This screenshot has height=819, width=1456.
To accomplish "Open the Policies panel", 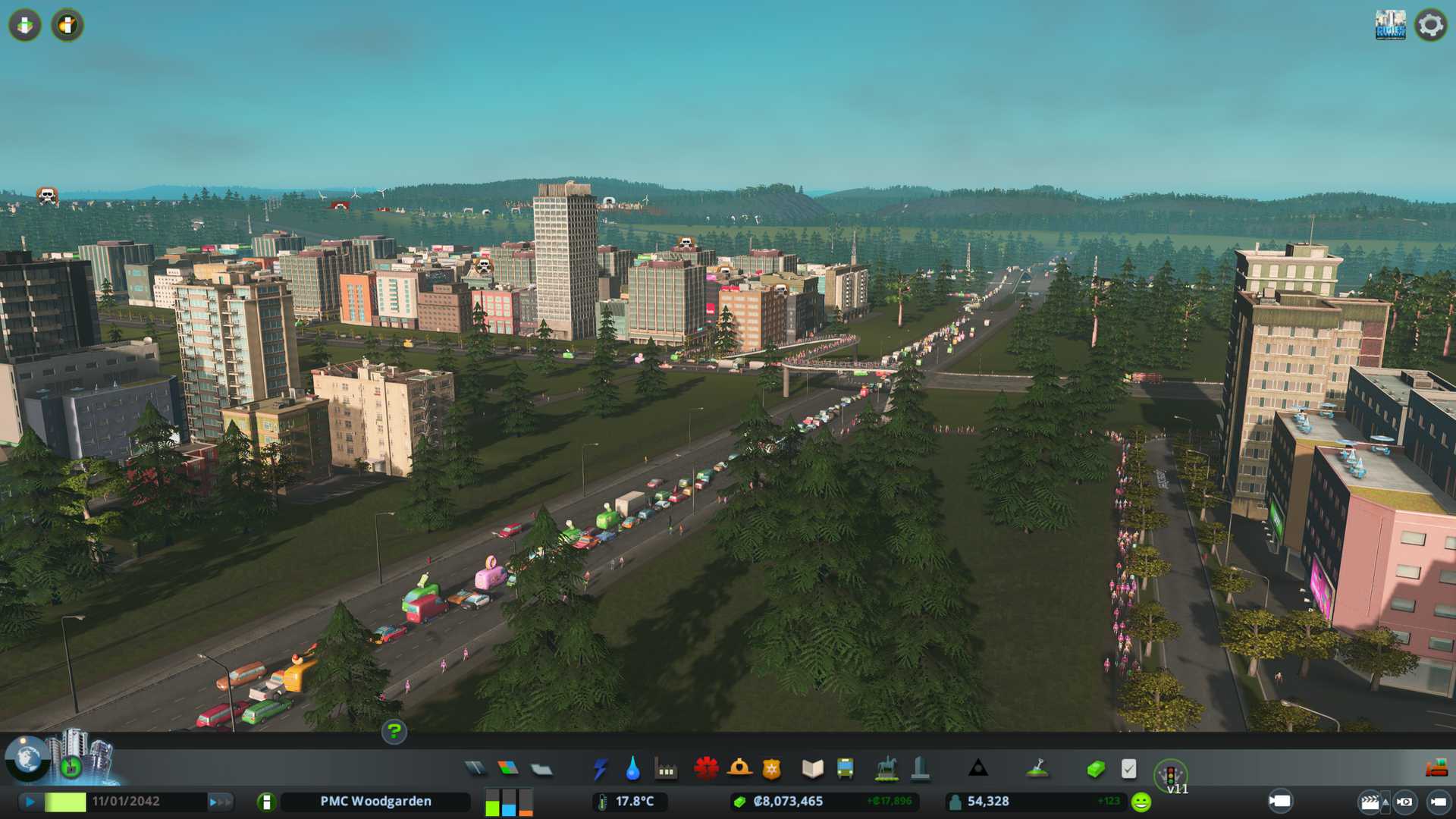I will 1128,769.
